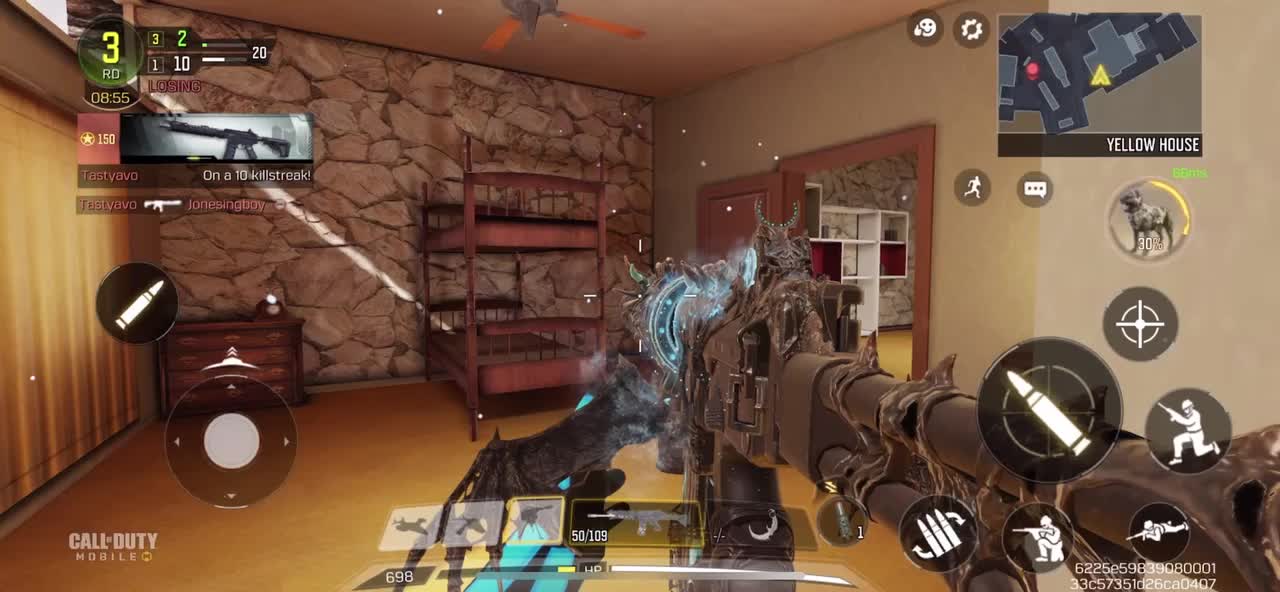Open the quick chat bubble
1280x592 pixels.
pos(1035,189)
